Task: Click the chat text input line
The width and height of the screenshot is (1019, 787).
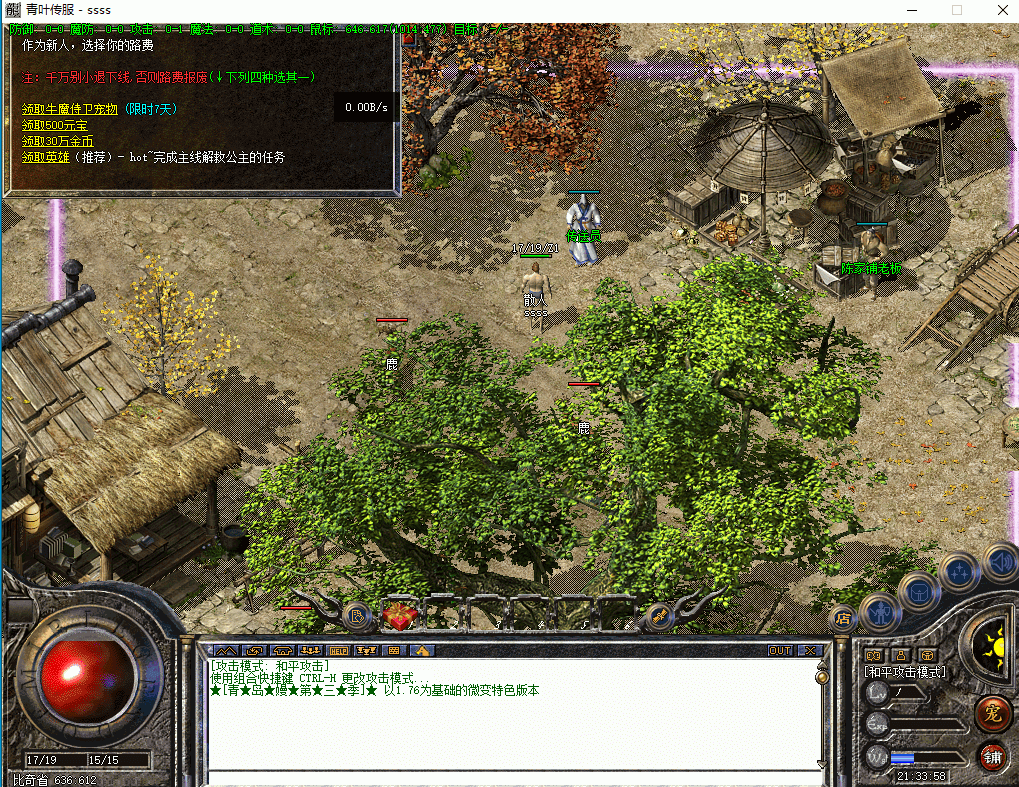Action: pos(510,776)
